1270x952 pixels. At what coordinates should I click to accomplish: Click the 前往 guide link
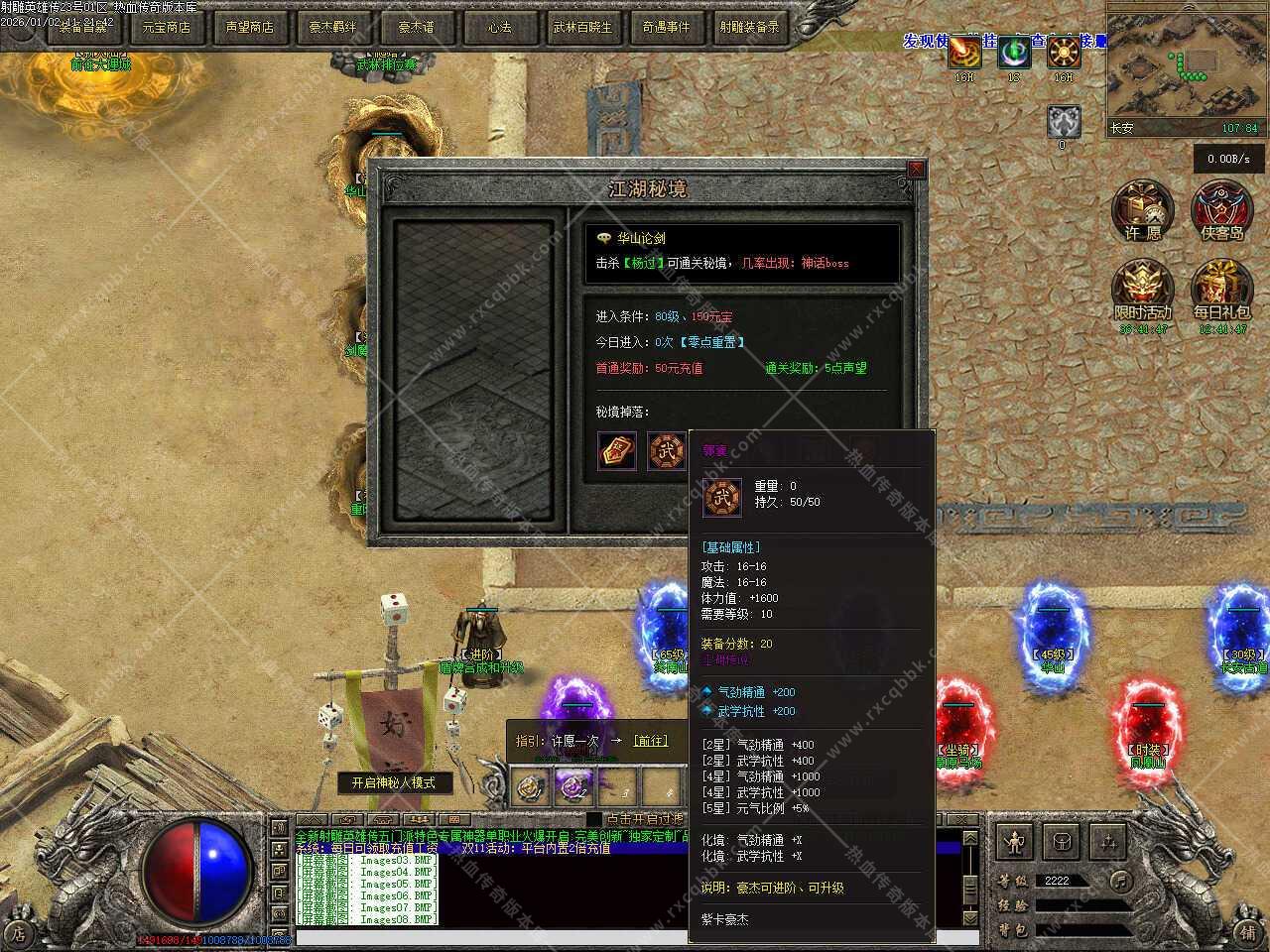[x=650, y=741]
